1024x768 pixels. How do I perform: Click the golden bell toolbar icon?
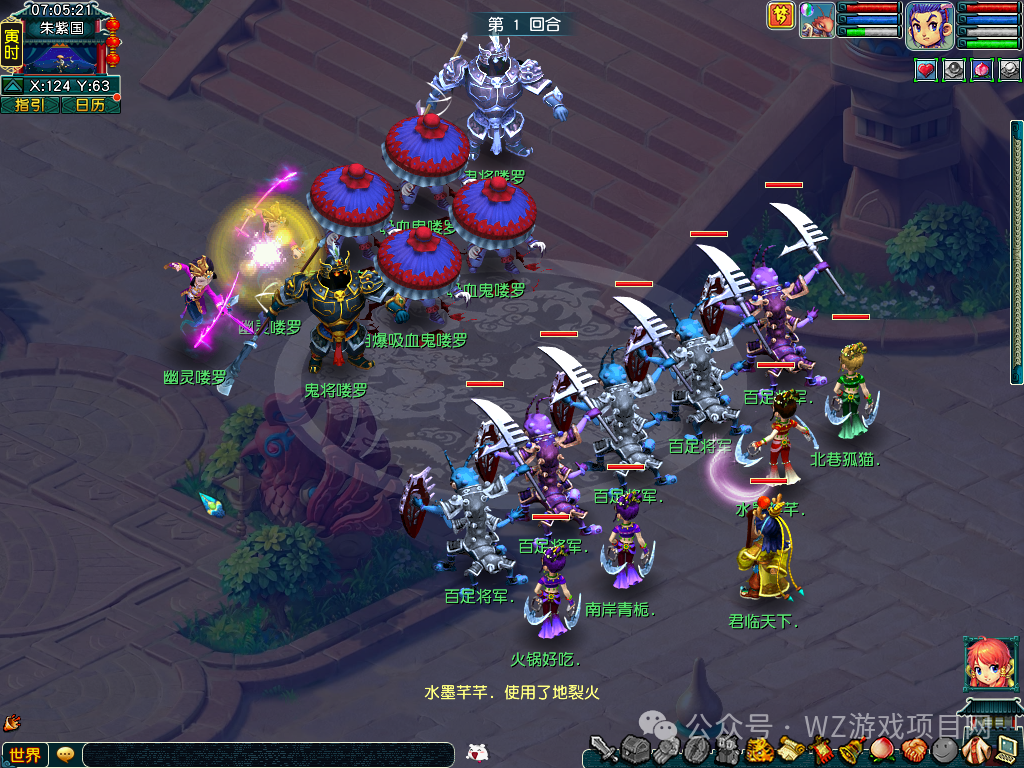point(851,750)
